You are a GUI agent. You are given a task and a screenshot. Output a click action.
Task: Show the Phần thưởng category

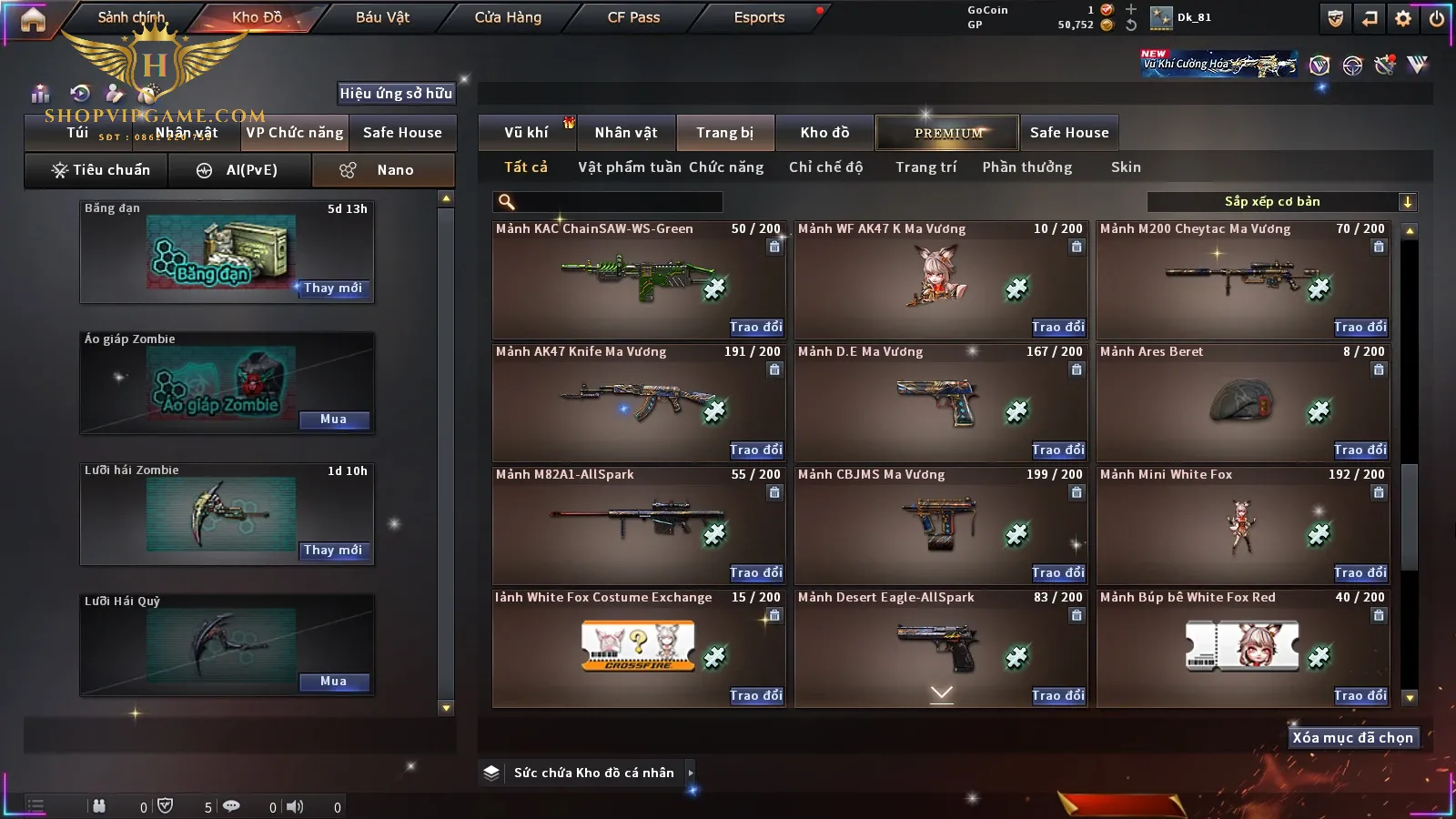[1026, 167]
